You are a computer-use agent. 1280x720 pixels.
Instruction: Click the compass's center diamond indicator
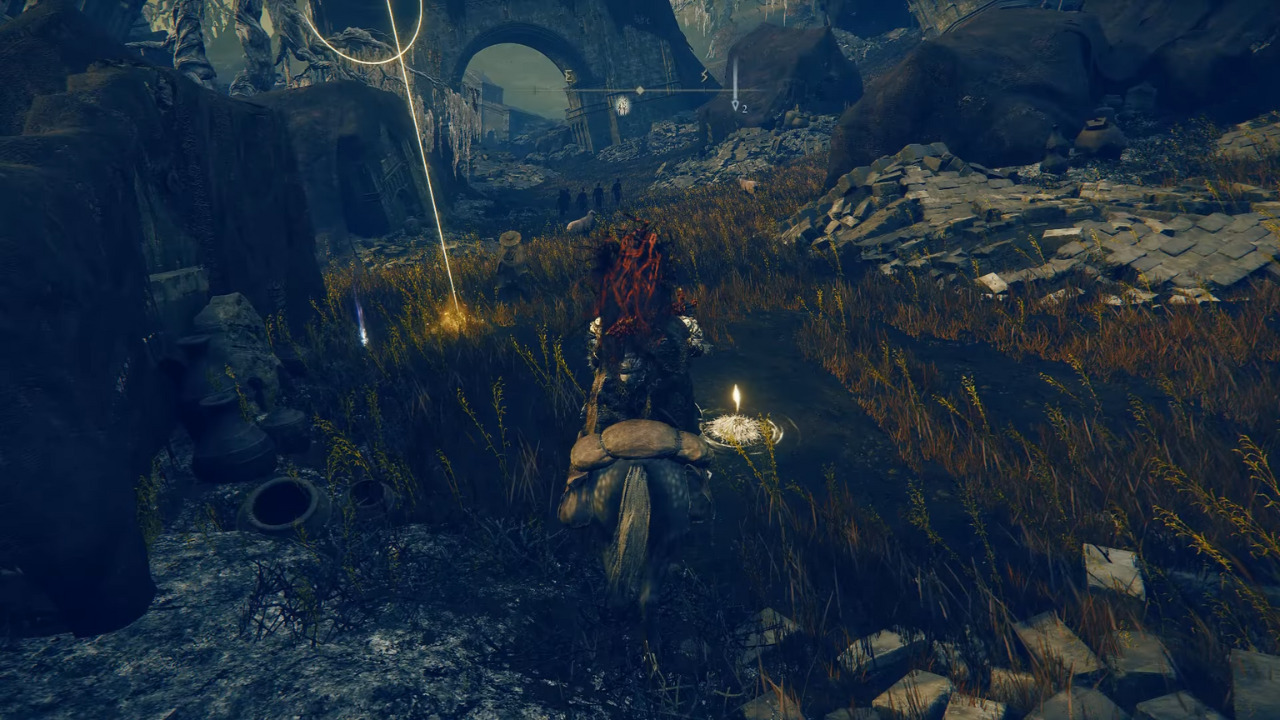(640, 90)
